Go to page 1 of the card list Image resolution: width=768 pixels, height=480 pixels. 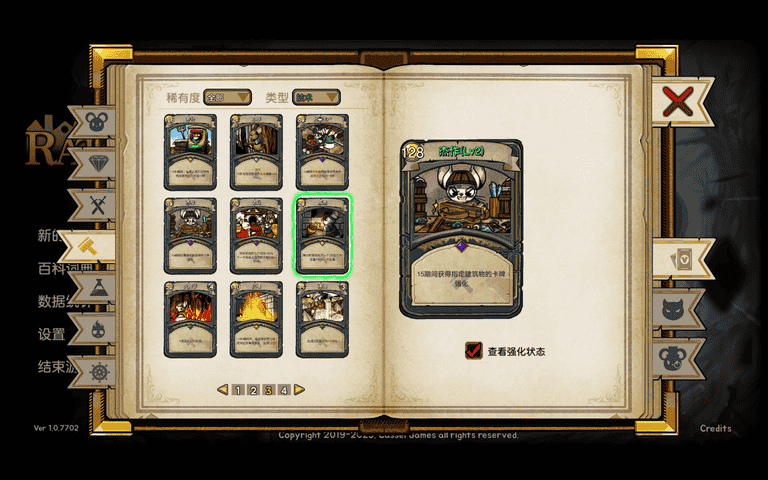coord(238,390)
